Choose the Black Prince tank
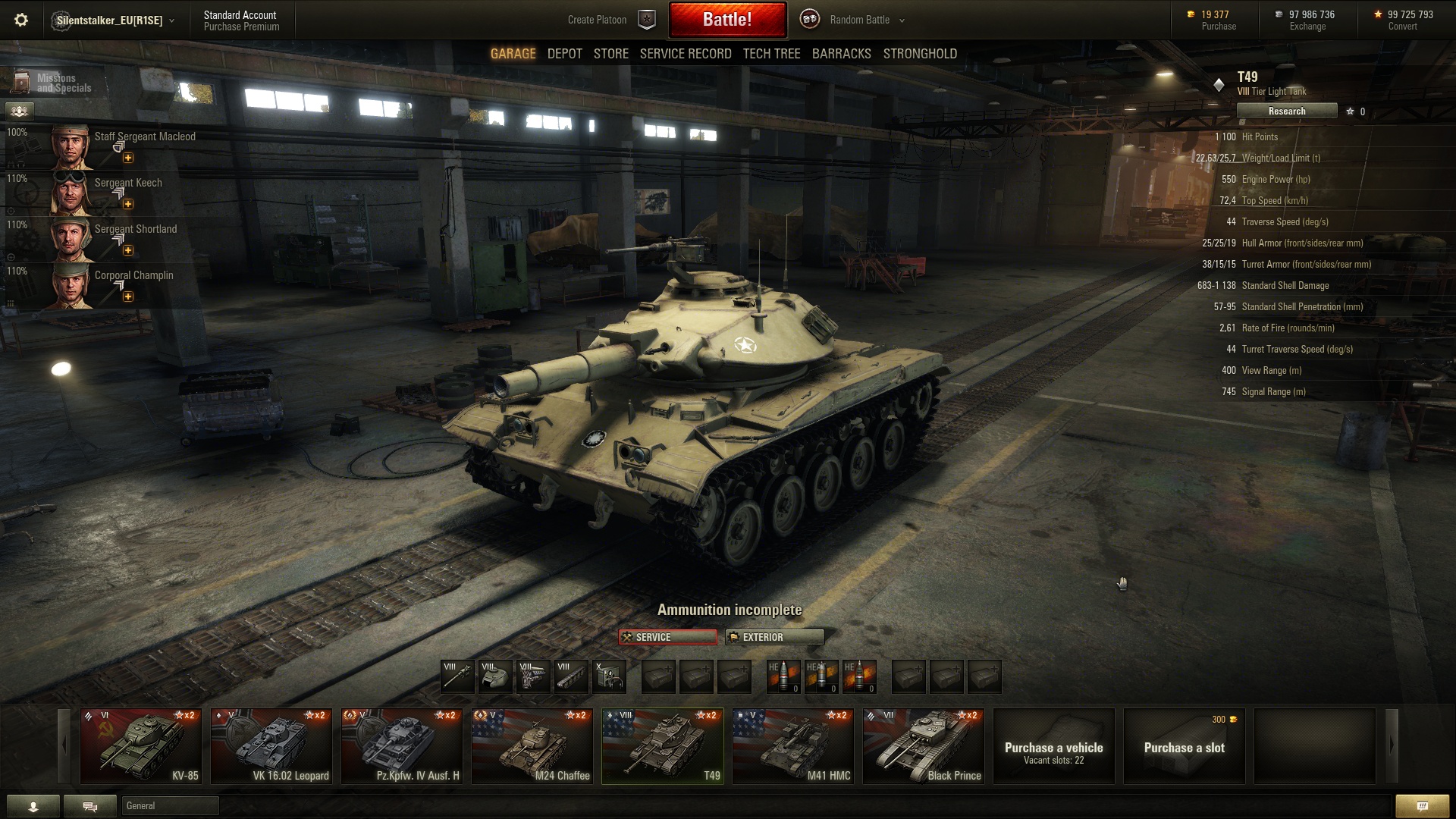 [x=923, y=746]
